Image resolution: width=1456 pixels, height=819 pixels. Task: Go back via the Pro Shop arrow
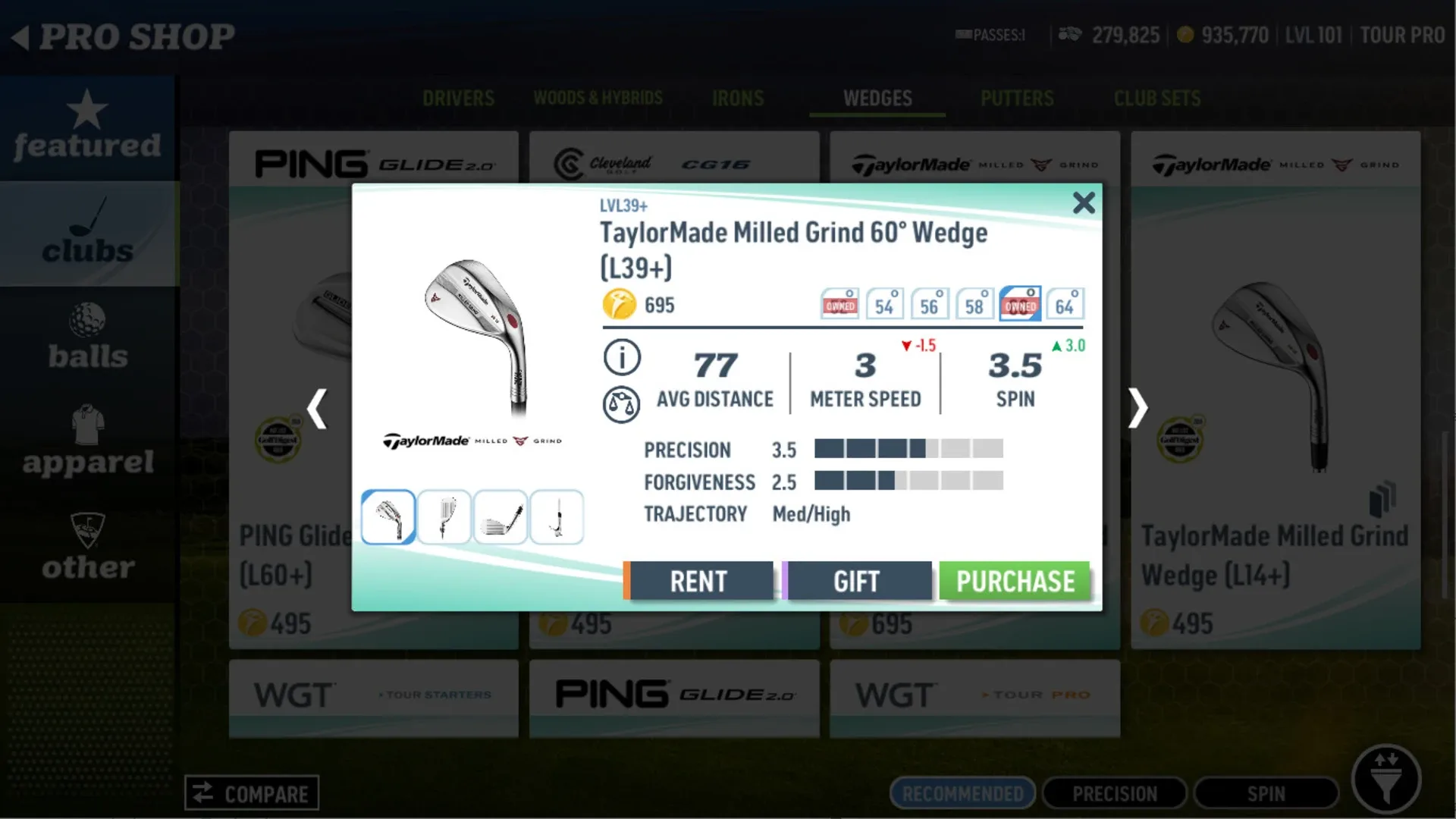point(22,35)
